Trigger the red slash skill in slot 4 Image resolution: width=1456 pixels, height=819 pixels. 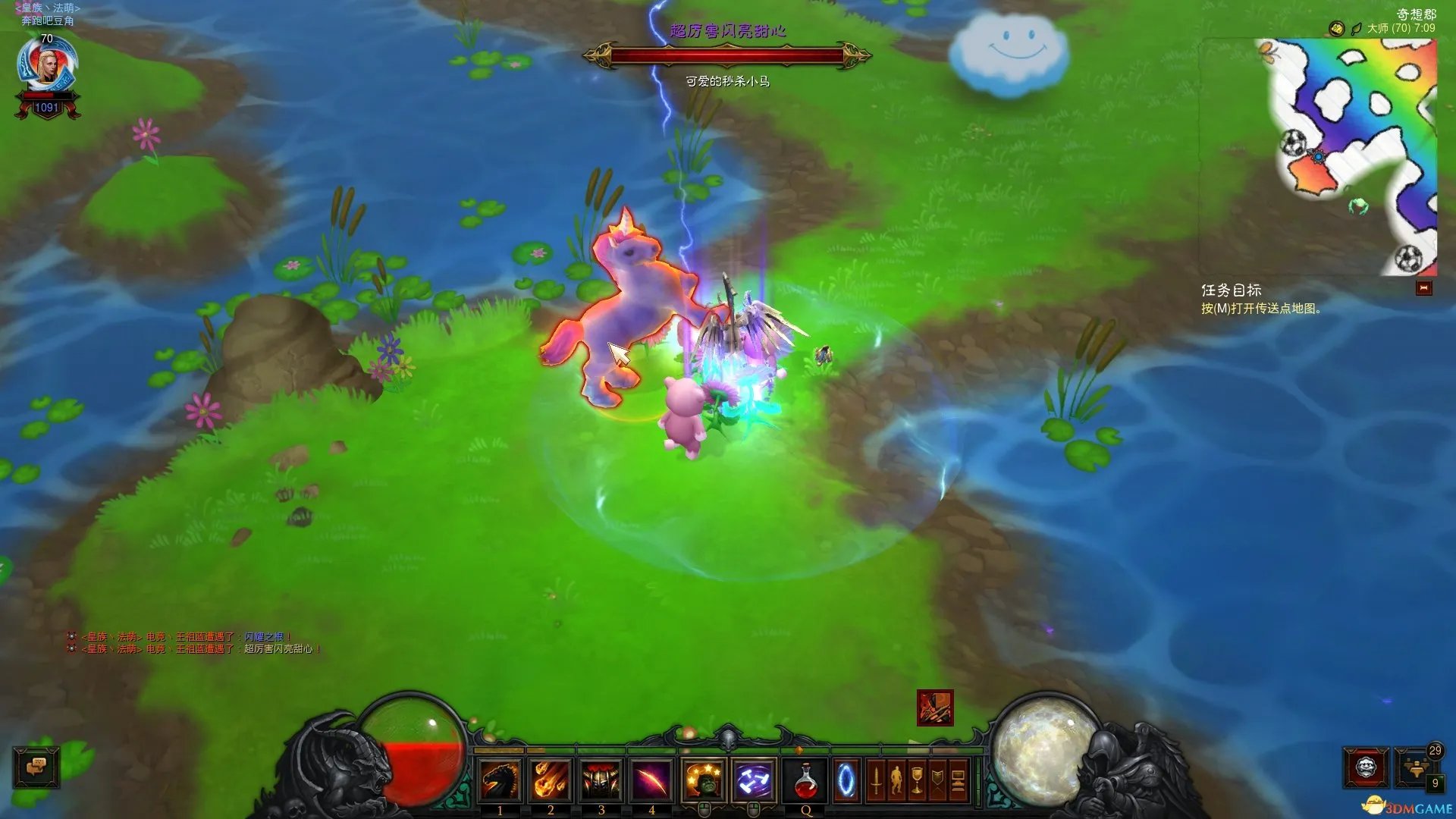tap(651, 780)
